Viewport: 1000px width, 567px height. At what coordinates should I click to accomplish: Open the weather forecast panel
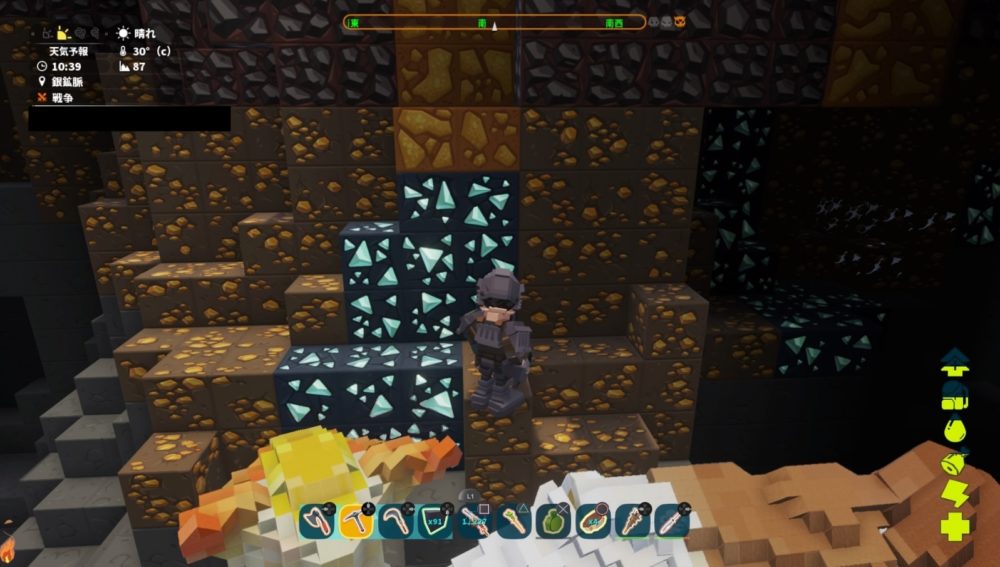[69, 50]
